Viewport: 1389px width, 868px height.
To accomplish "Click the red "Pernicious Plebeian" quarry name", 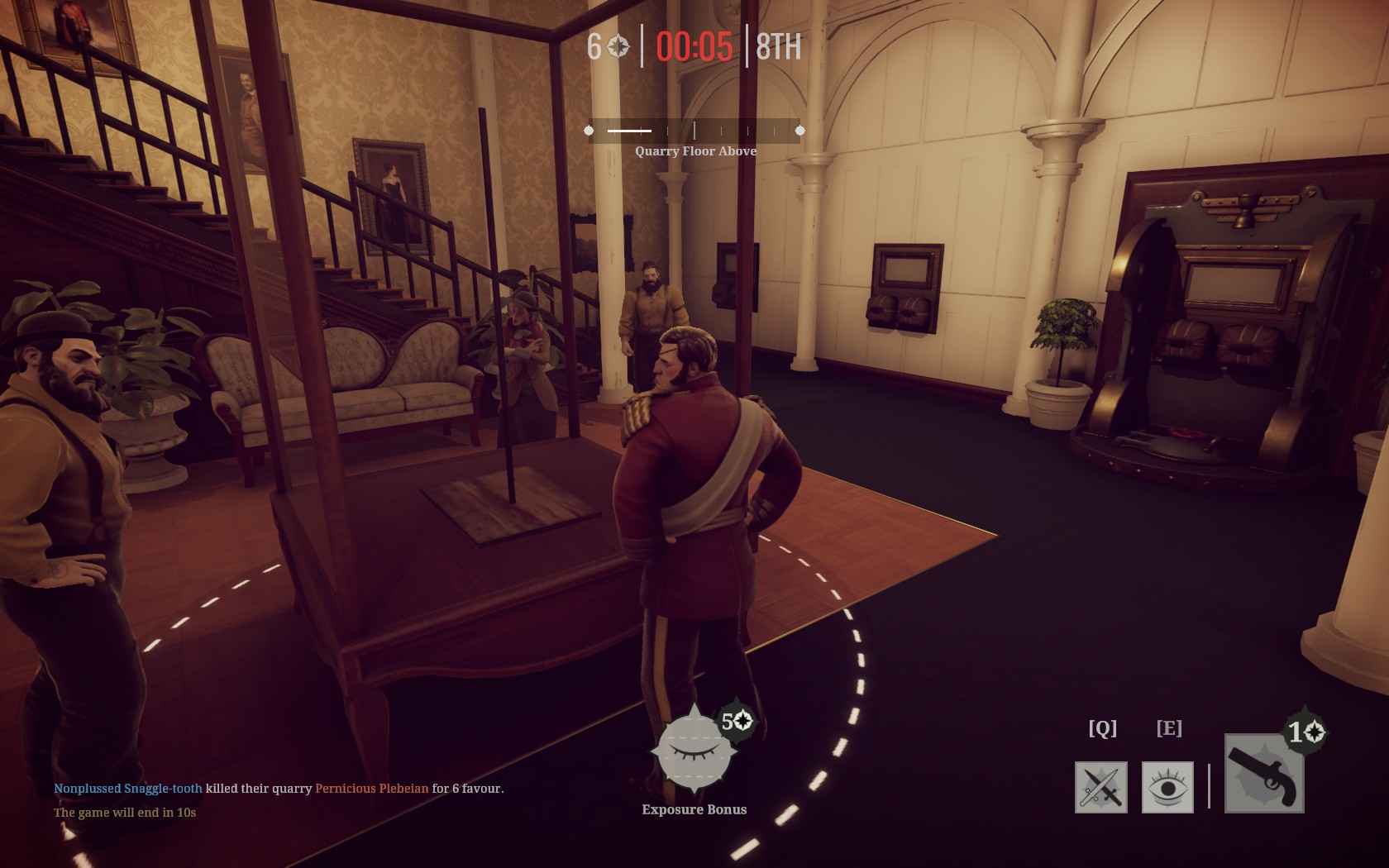I will 370,789.
